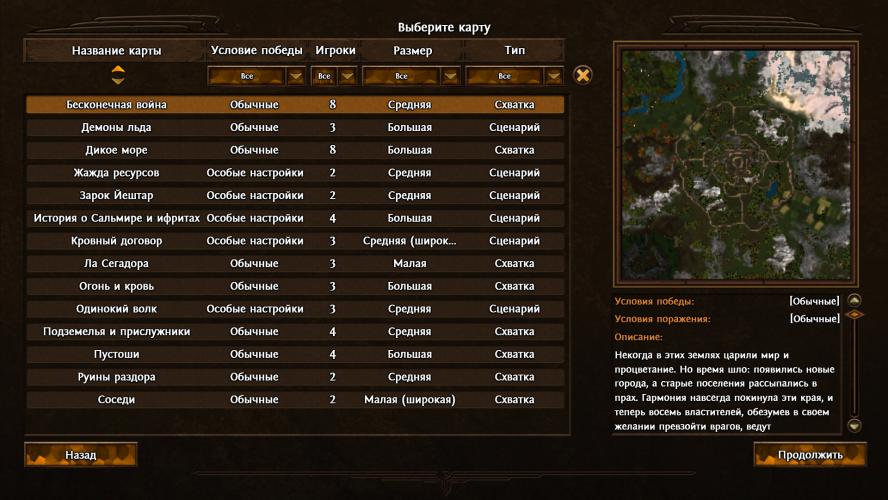
Task: Open the Размер filter dropdown
Action: [x=449, y=76]
